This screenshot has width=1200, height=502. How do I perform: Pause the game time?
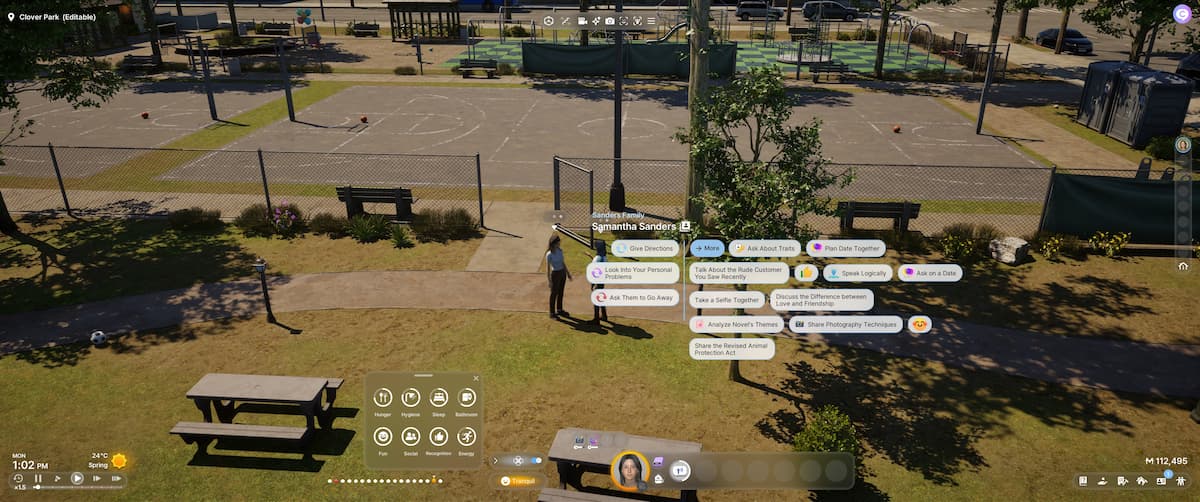38,479
